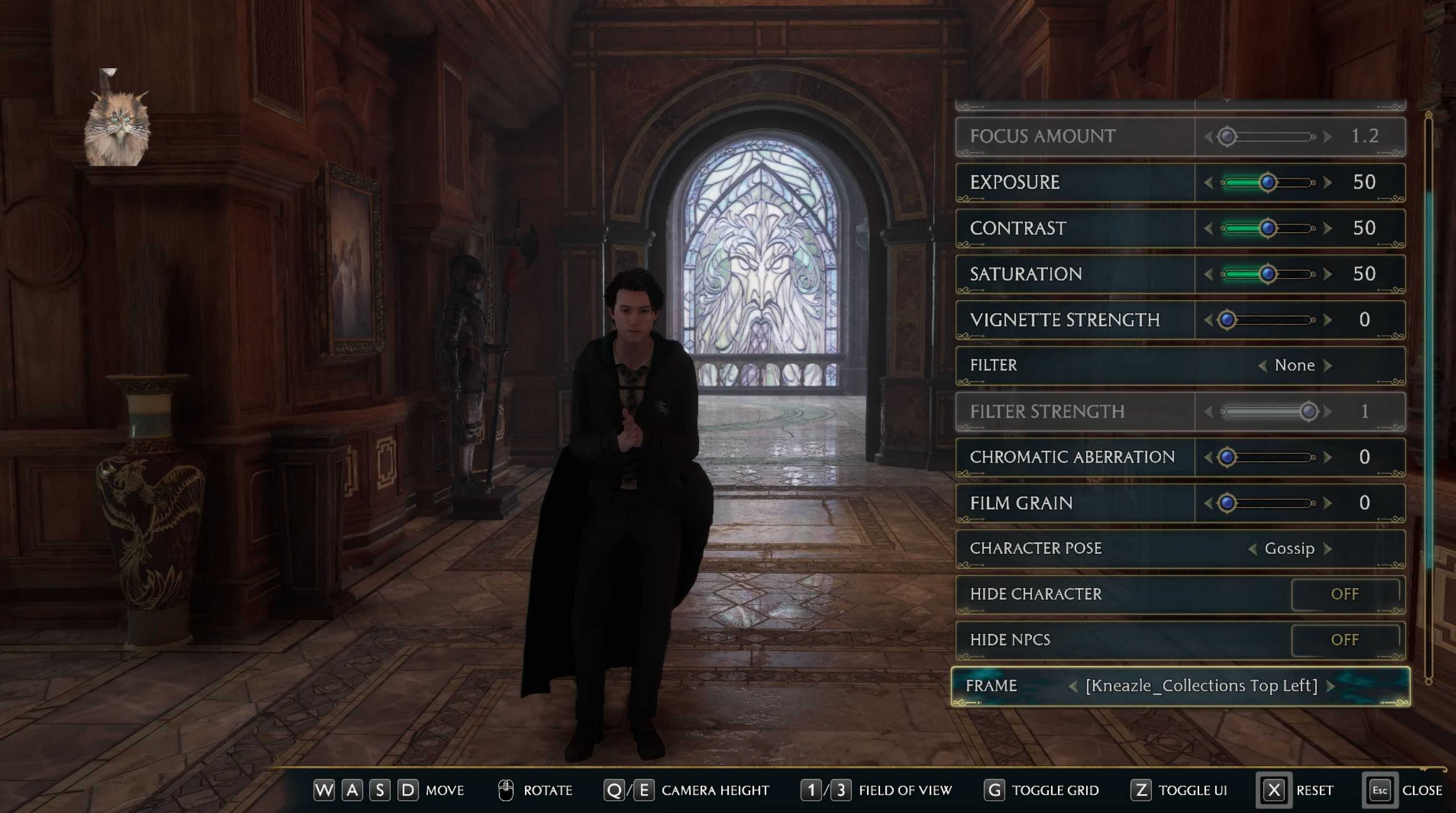Screen dimensions: 1456x813
Task: Cycle Frame to the previous option
Action: 1073,686
